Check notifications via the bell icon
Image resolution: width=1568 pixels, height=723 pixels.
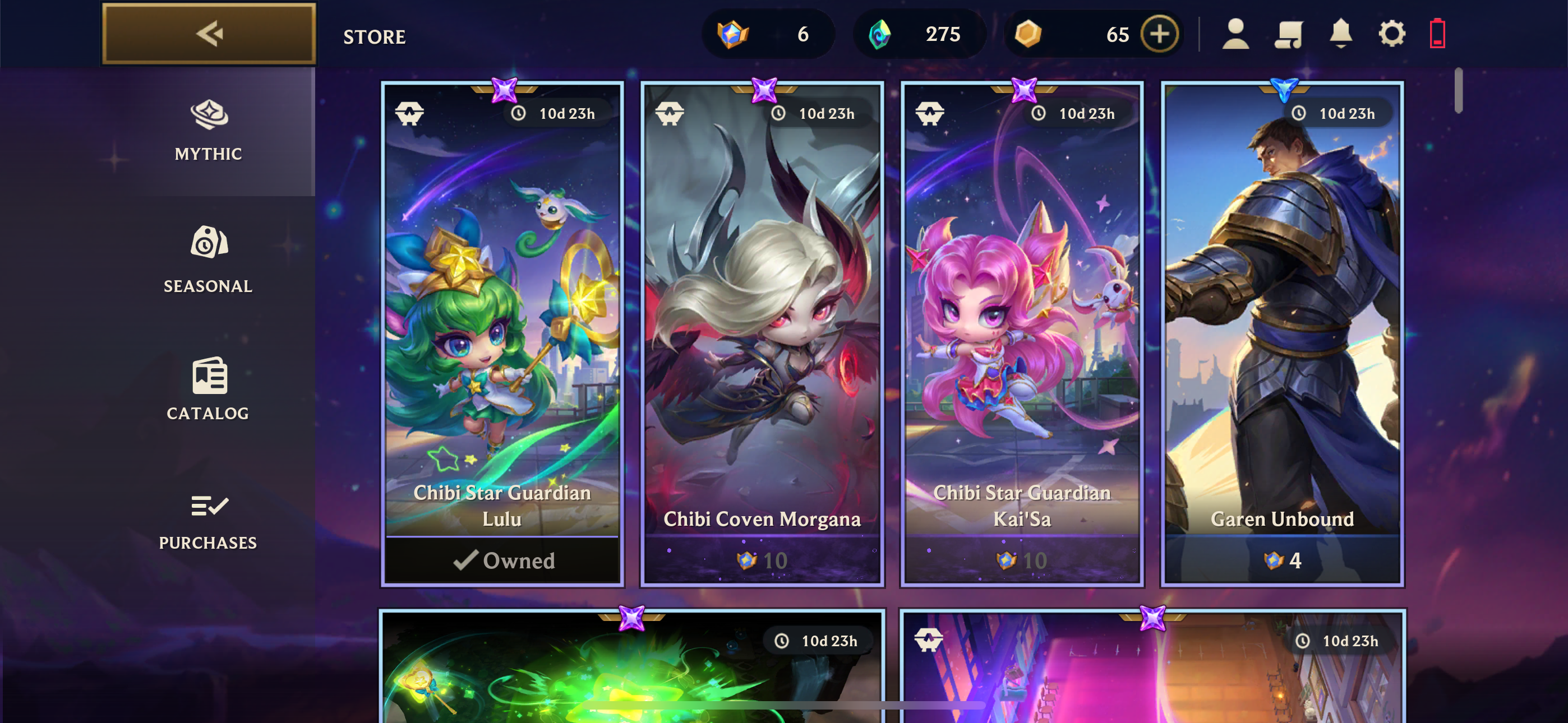(1340, 34)
